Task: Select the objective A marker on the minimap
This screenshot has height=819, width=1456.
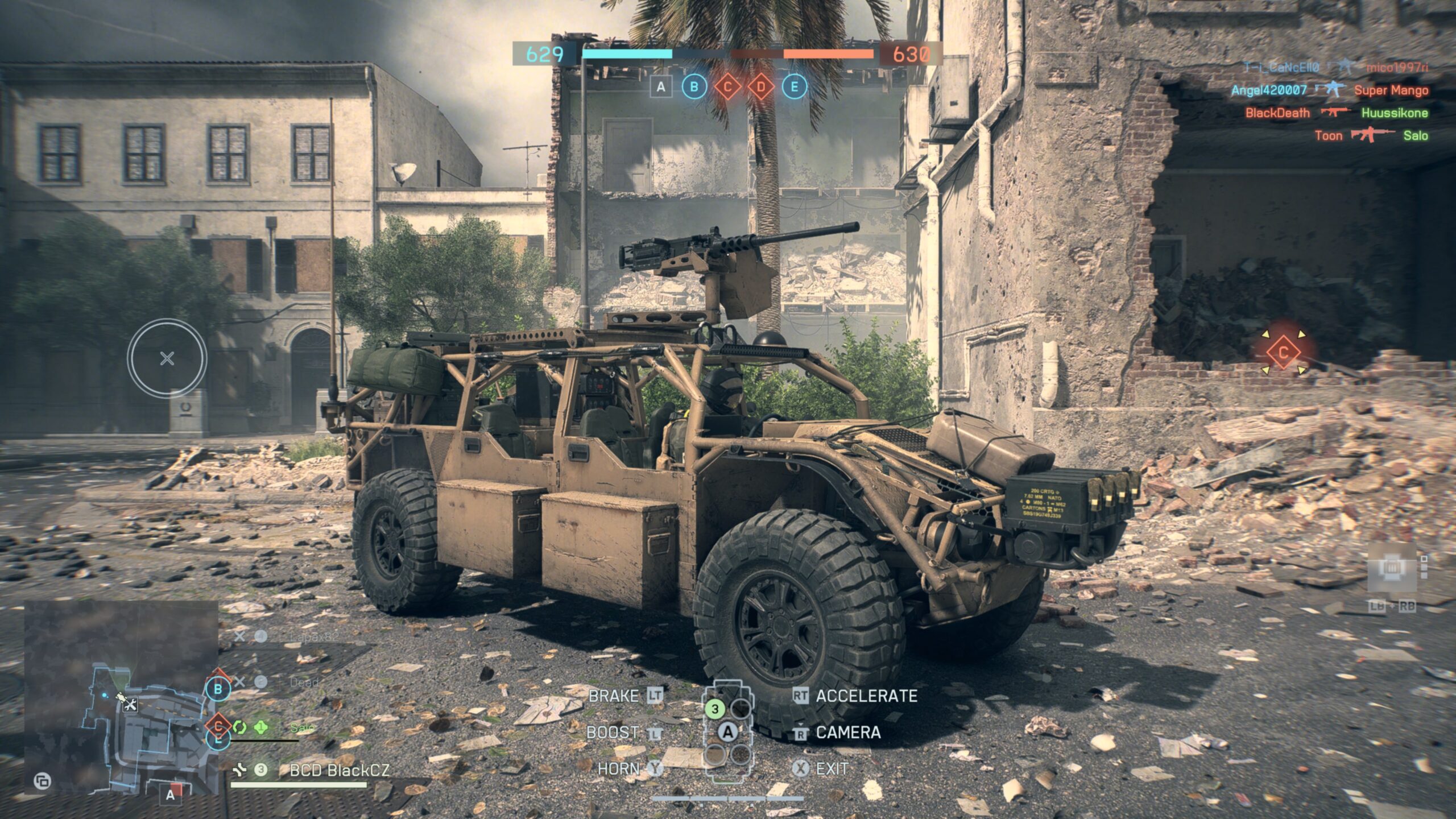Action: (171, 795)
